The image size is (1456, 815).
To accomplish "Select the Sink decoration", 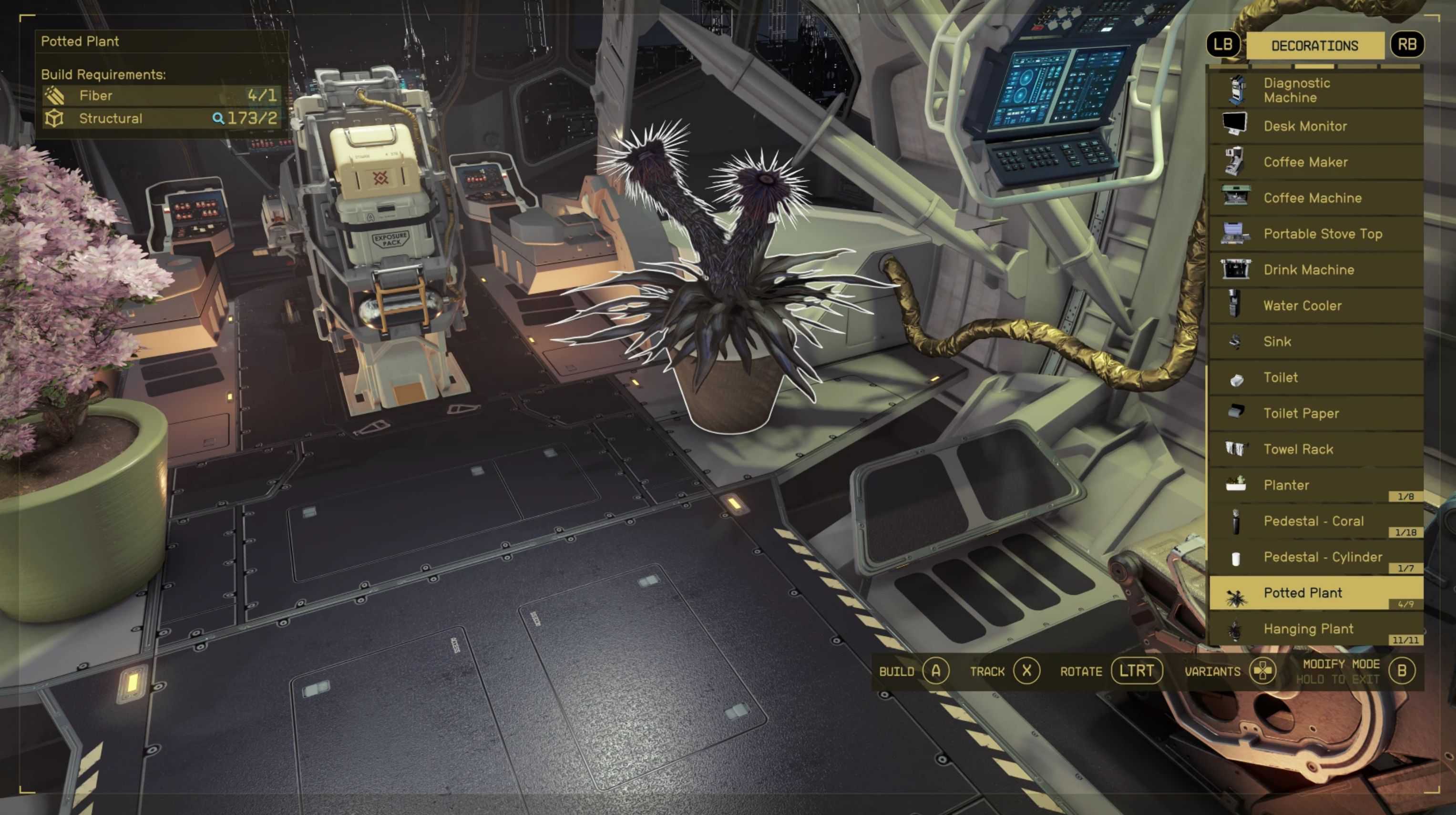I will (1315, 341).
